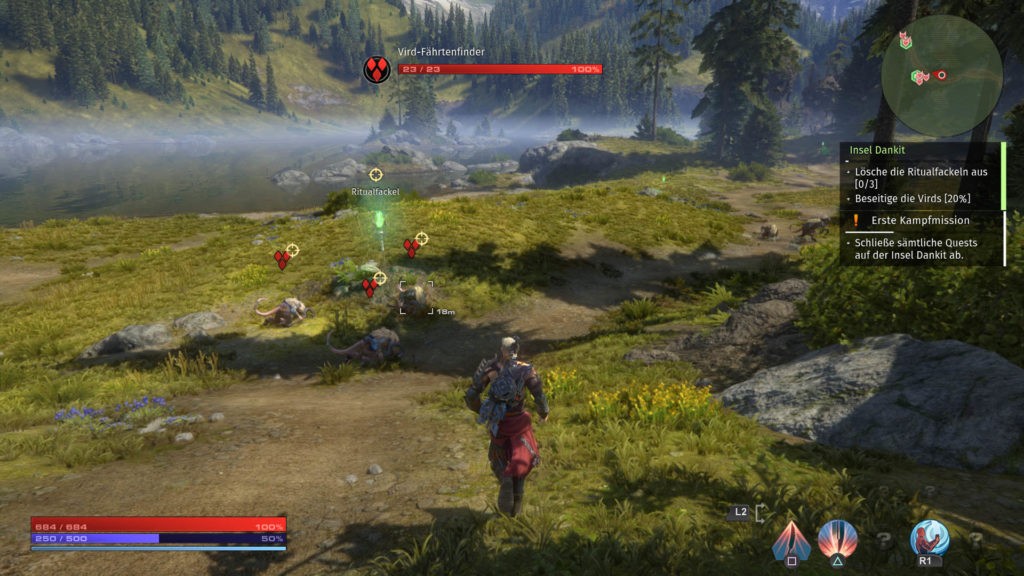Open the Erste Kampfmission quest entry
1024x576 pixels.
pyautogui.click(x=904, y=221)
